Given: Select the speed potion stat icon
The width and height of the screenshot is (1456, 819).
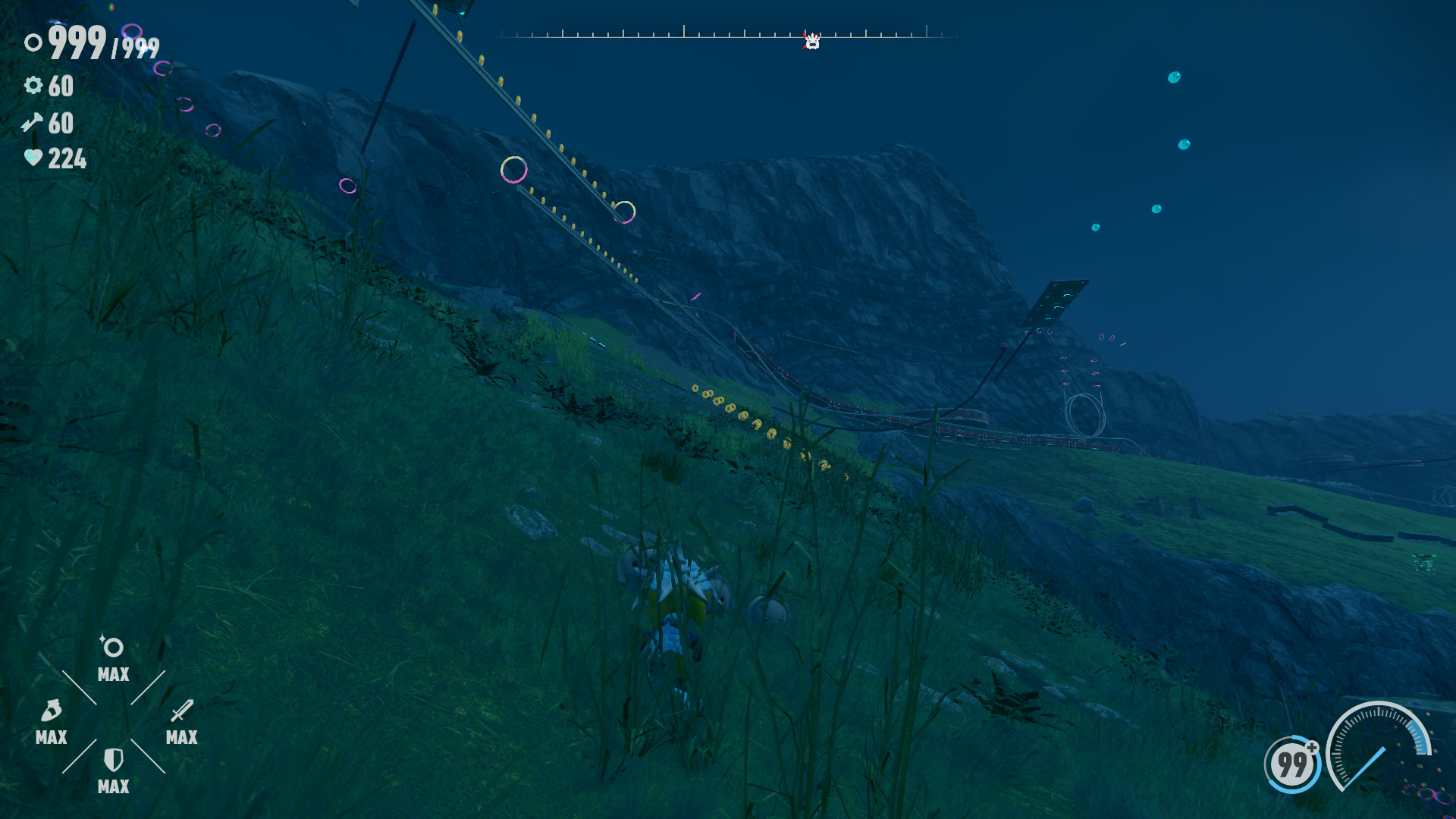Looking at the screenshot, I should (x=50, y=711).
